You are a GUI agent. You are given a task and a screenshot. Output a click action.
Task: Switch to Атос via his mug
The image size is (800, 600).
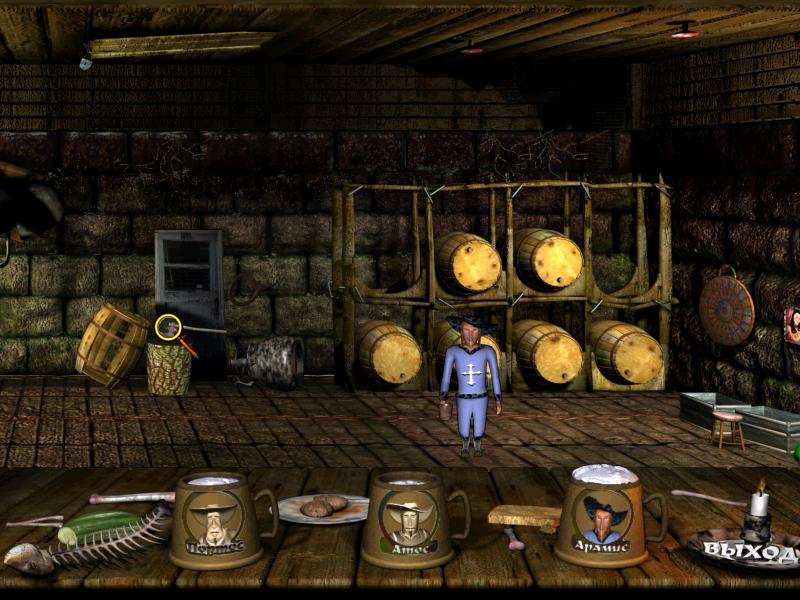[409, 520]
